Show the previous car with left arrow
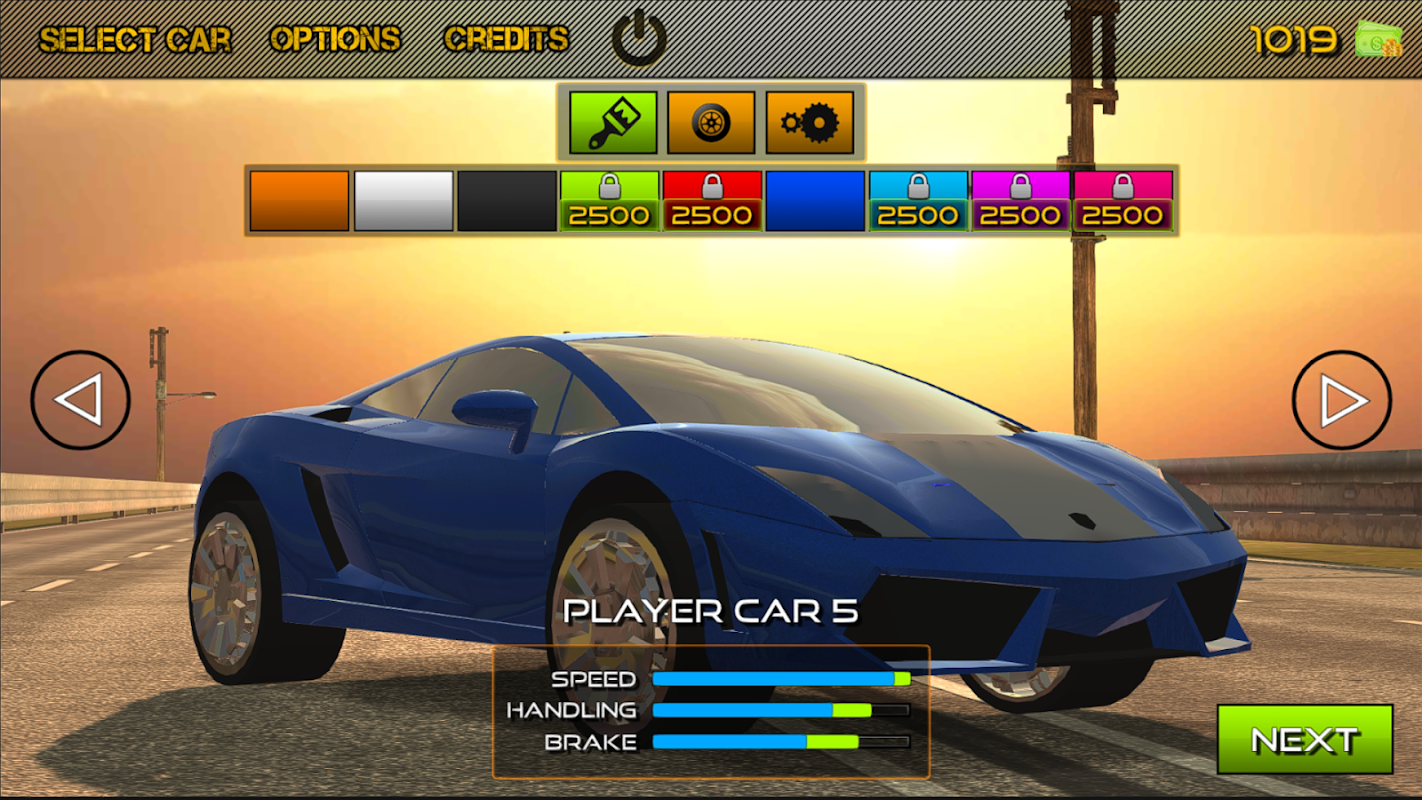The image size is (1422, 800). point(80,400)
